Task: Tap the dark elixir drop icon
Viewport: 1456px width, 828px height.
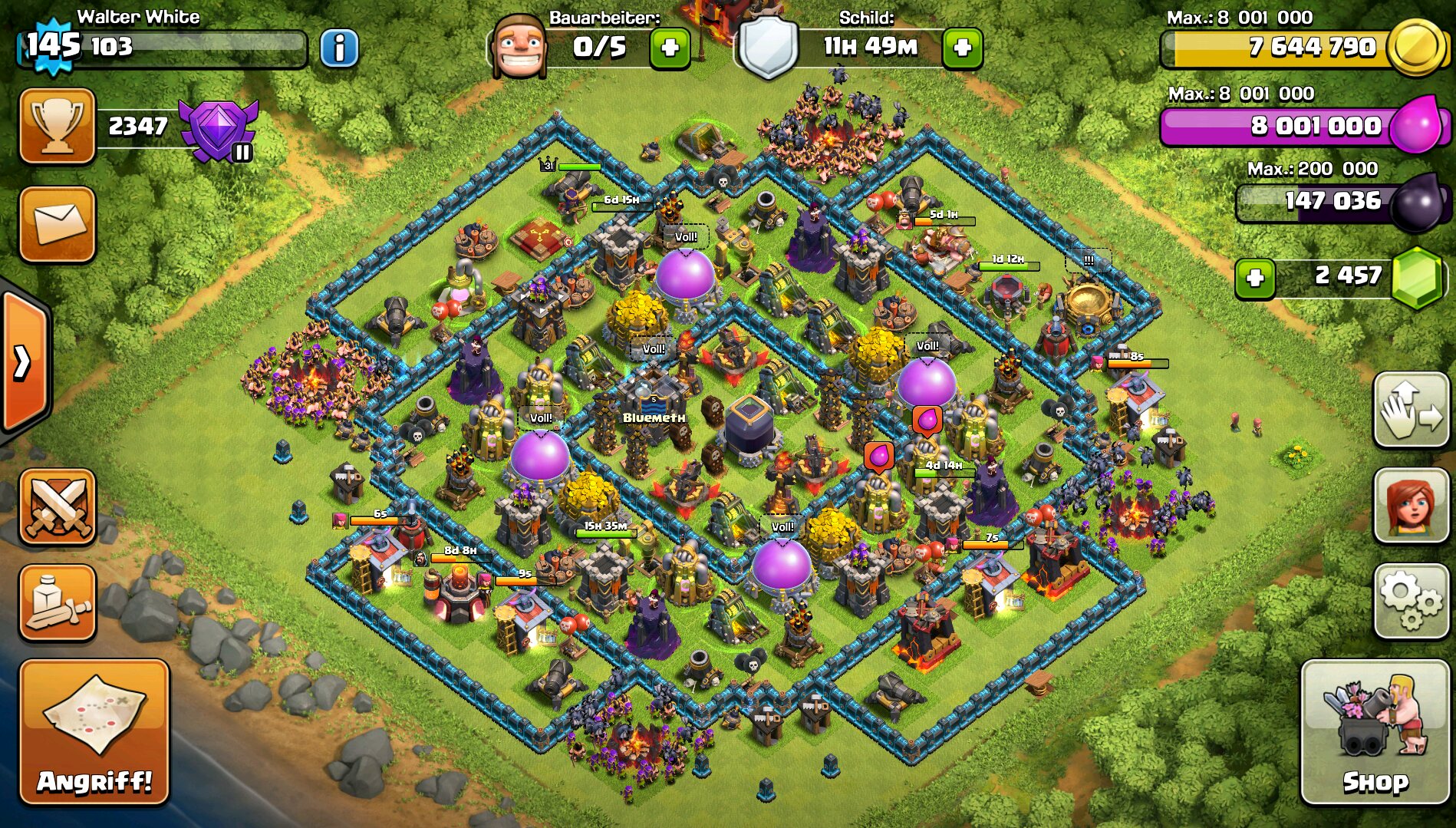Action: coord(1418,203)
